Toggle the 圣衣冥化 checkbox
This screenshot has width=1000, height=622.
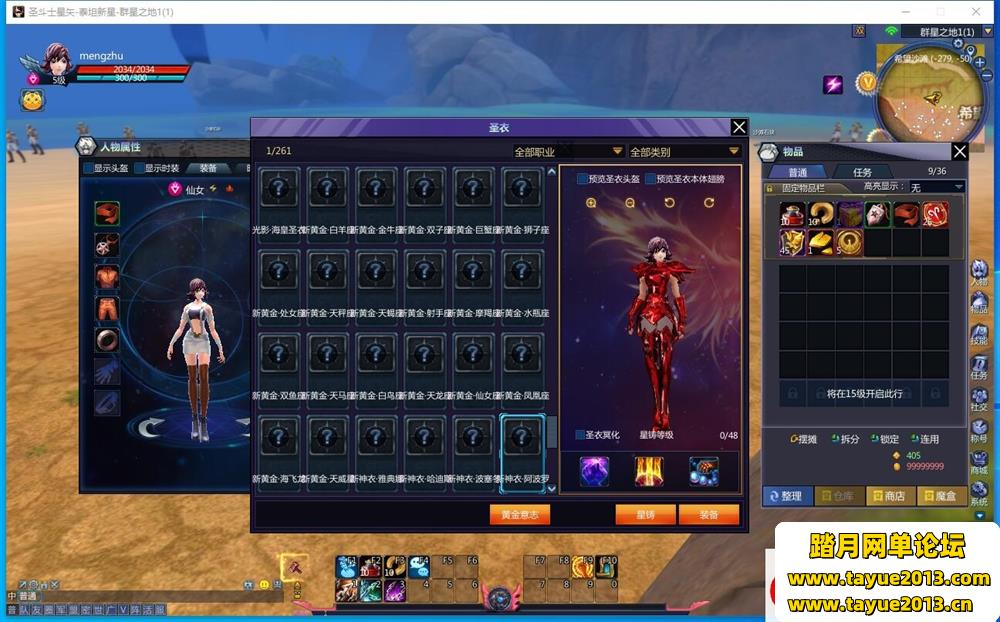(x=581, y=435)
